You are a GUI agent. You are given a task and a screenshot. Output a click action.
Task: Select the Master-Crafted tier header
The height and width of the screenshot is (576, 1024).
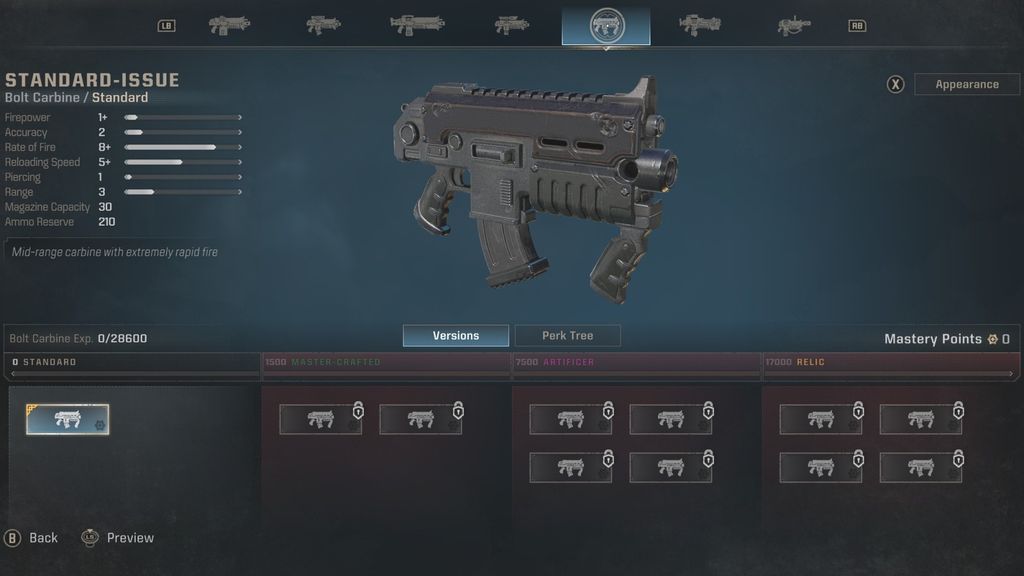pos(385,362)
